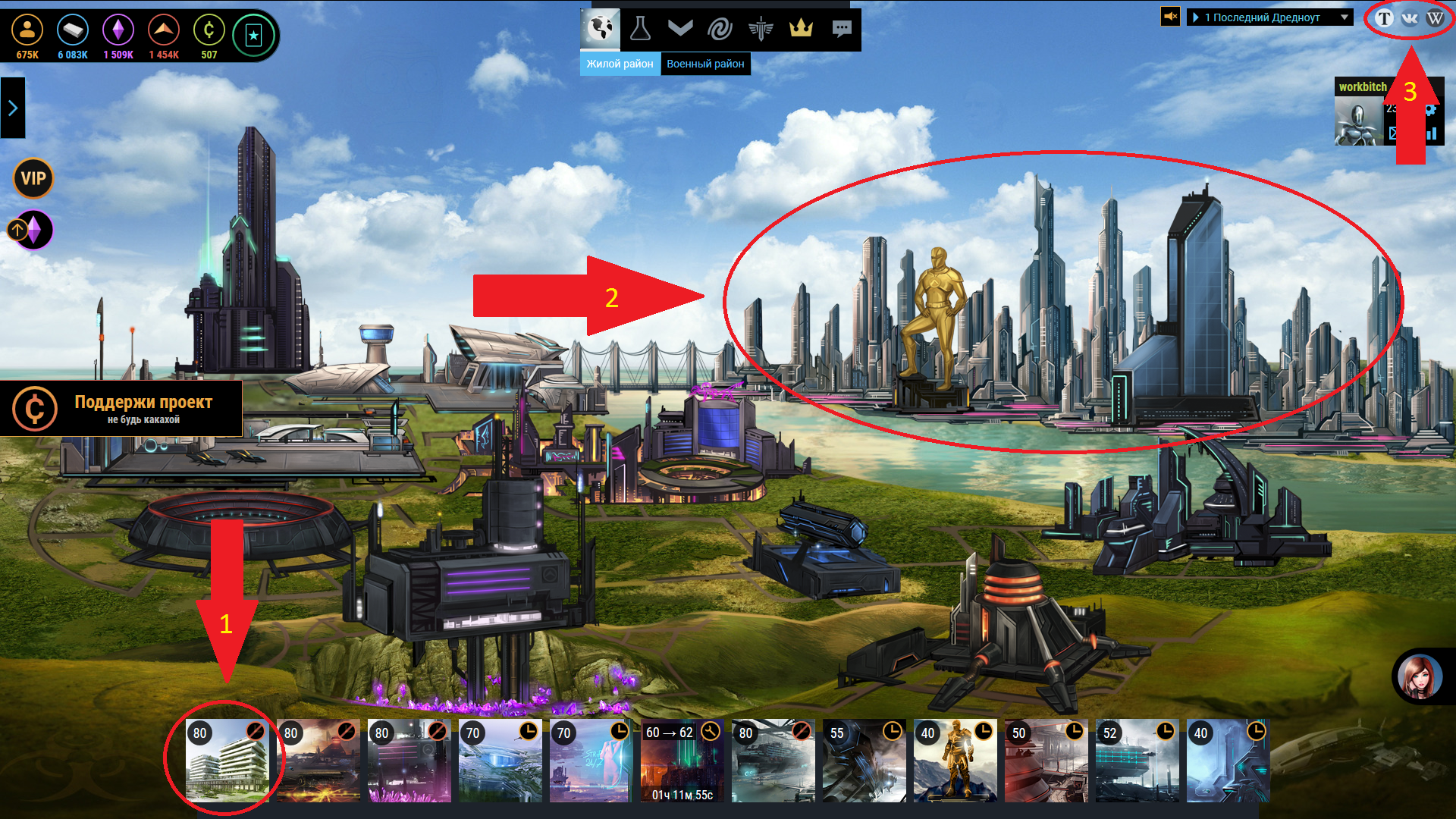The height and width of the screenshot is (819, 1456).
Task: Open the Последний Дредноут planet dropdown
Action: click(x=1270, y=17)
